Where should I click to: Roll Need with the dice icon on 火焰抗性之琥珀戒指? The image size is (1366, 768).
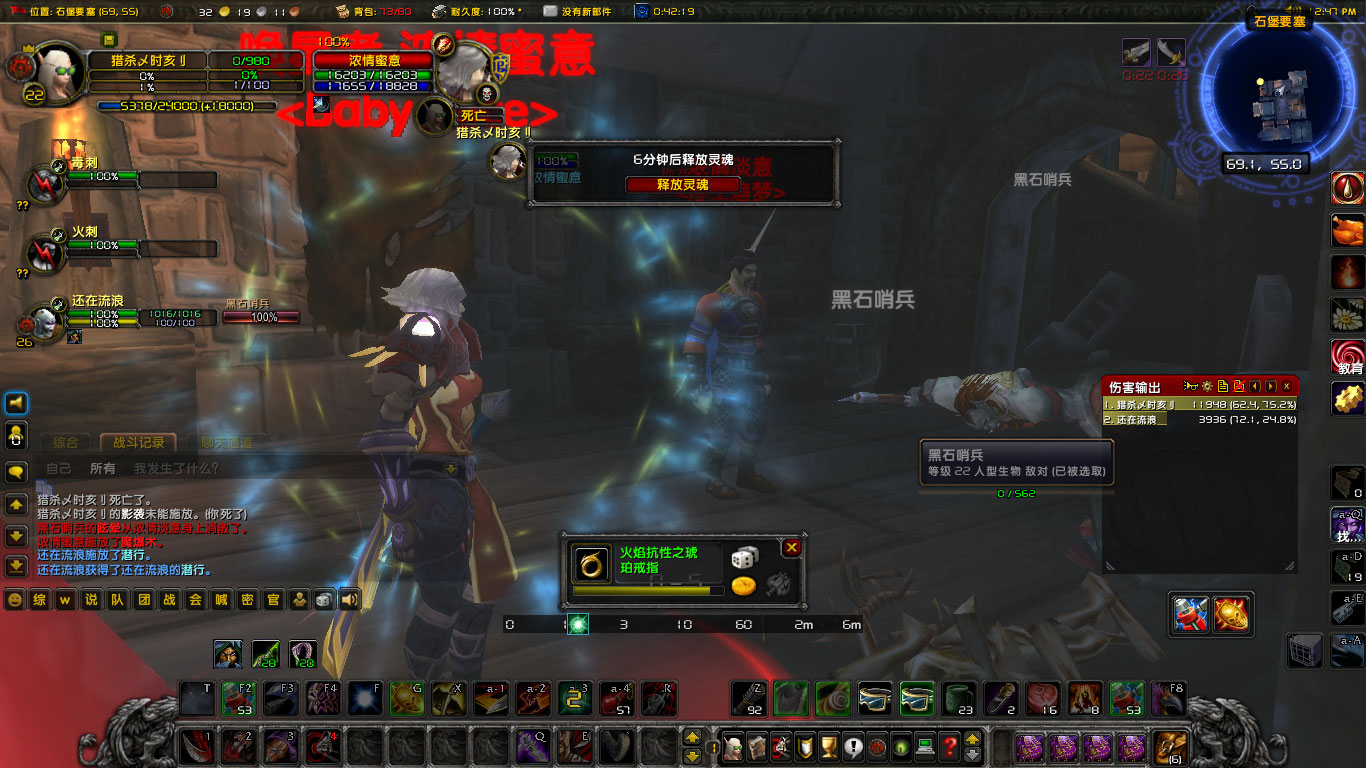click(x=745, y=558)
